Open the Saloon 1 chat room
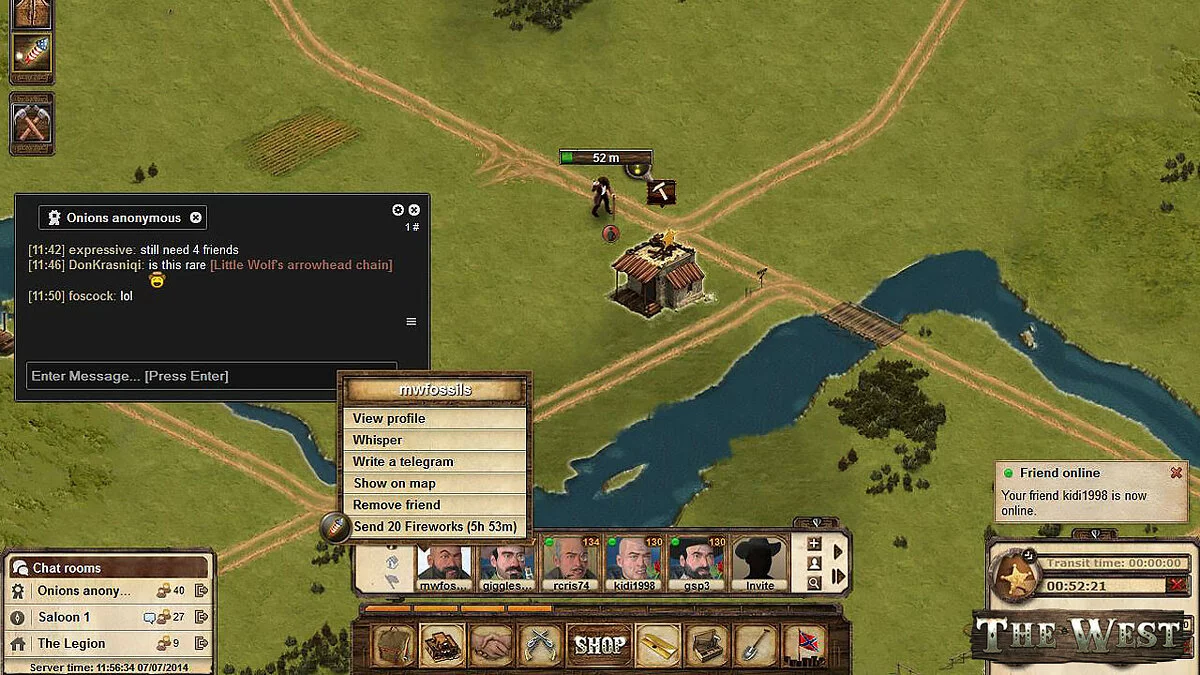 tap(65, 617)
